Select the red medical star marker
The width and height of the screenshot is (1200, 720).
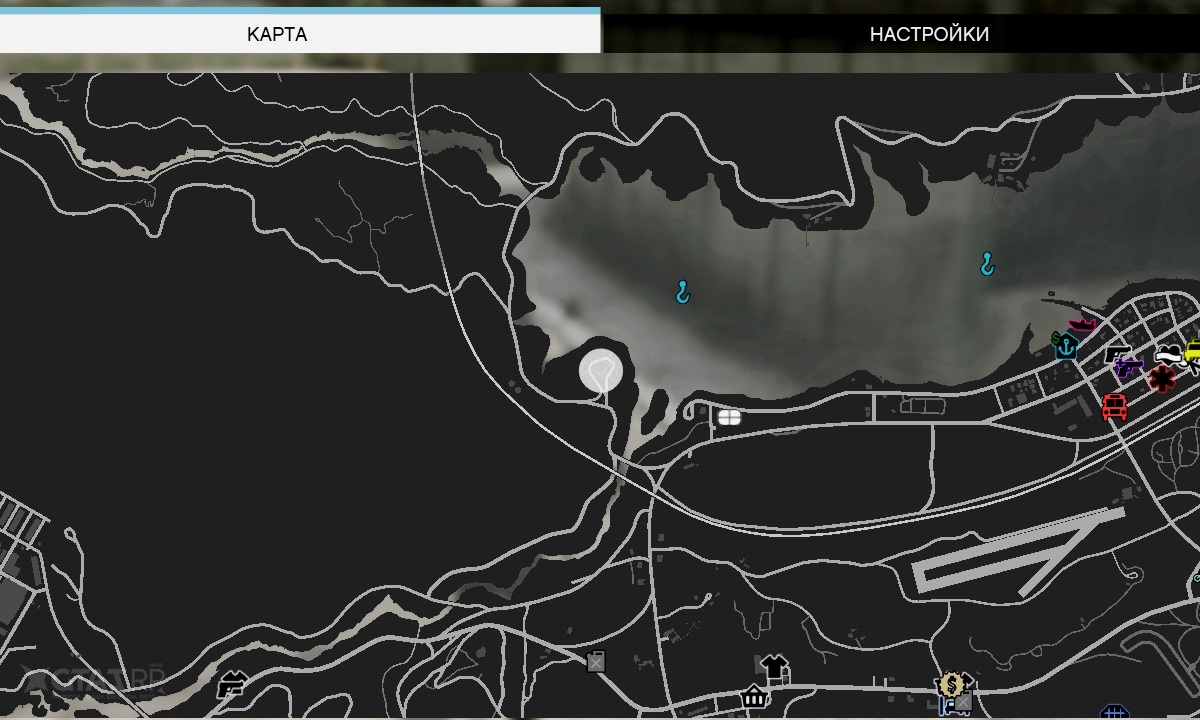pyautogui.click(x=1161, y=380)
